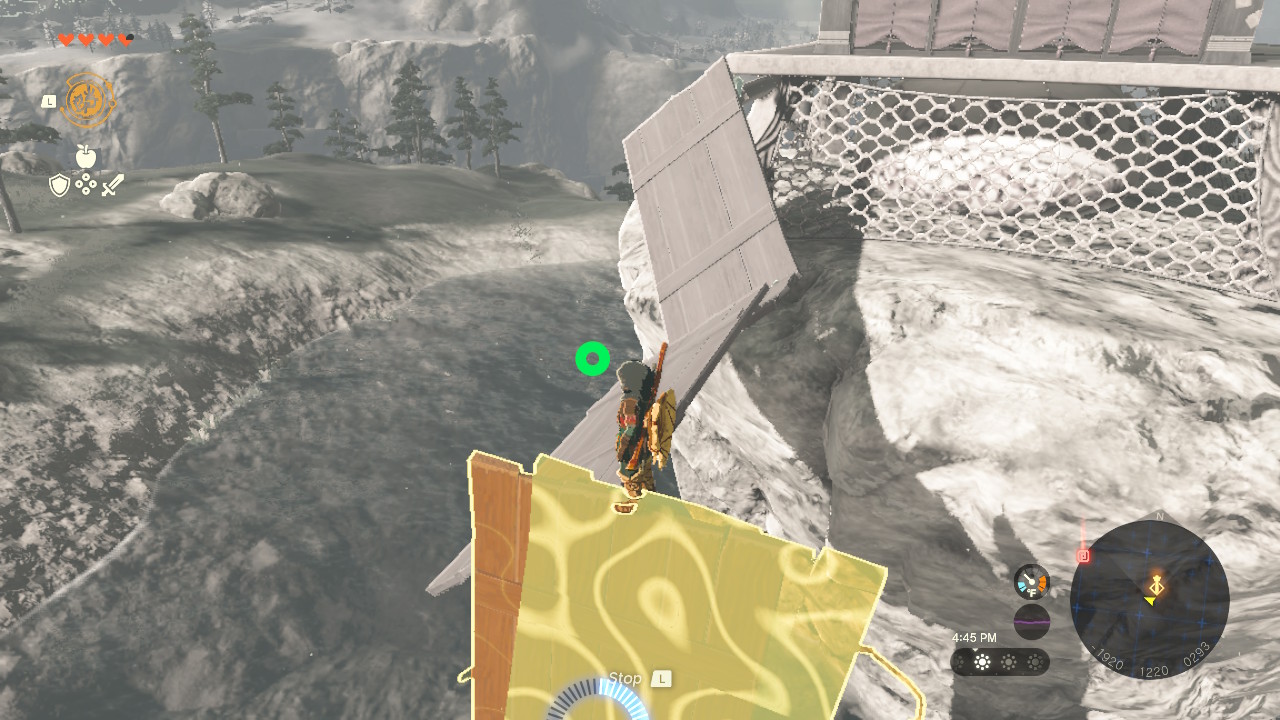Viewport: 1280px width, 720px height.
Task: Select the red objective marker on minimap edge
Action: [1083, 556]
